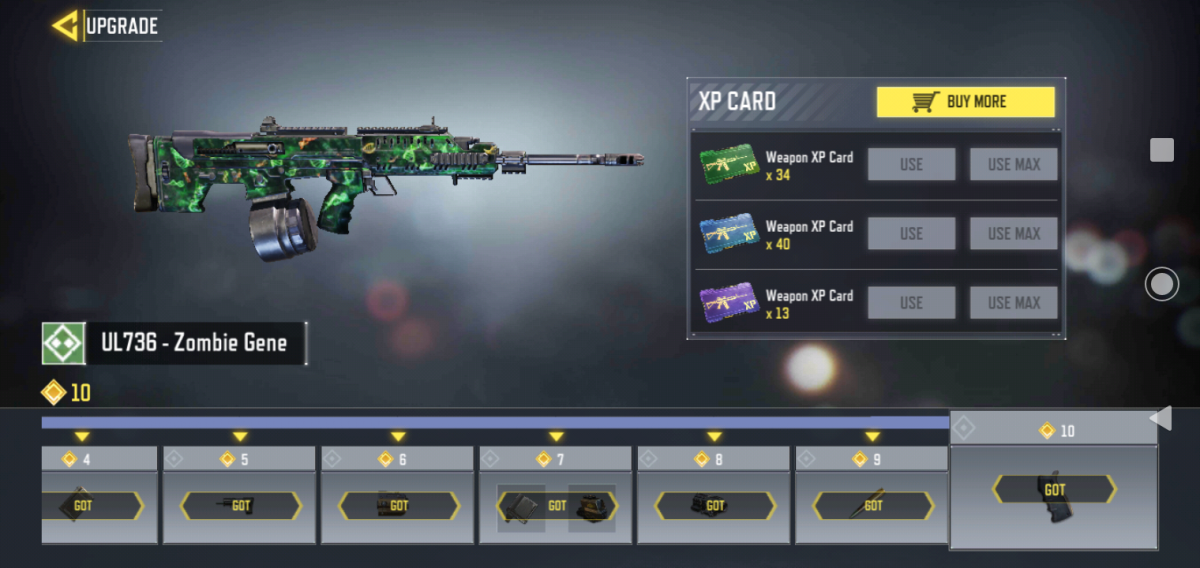Click Use Max for the blue XP card

[x=1013, y=233]
